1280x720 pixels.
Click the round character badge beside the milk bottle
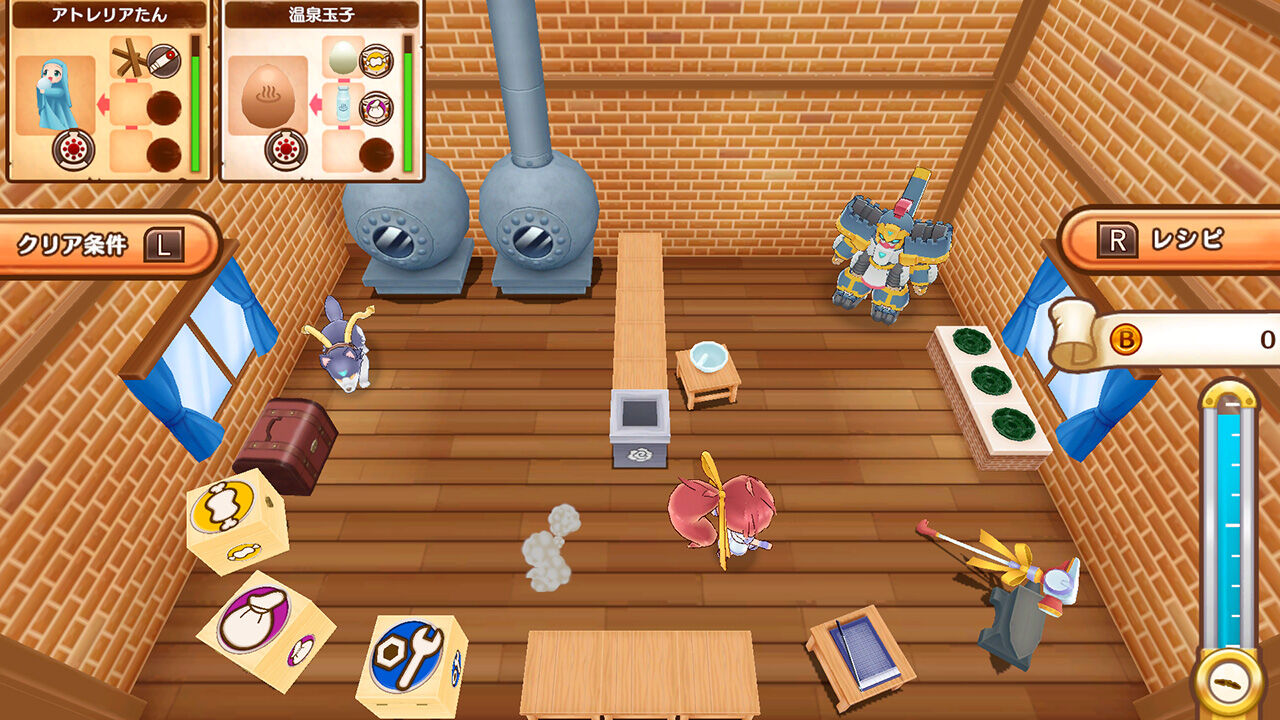pos(375,107)
